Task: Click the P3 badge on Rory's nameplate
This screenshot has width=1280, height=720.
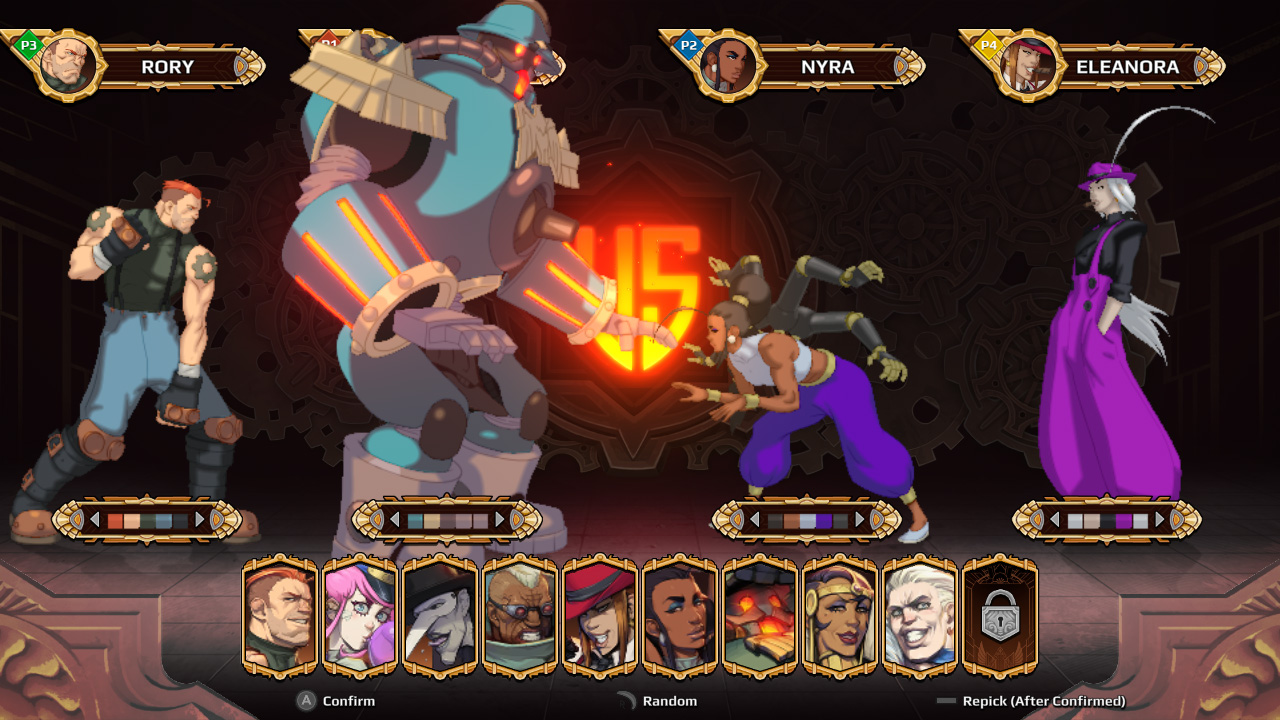Action: pyautogui.click(x=27, y=45)
